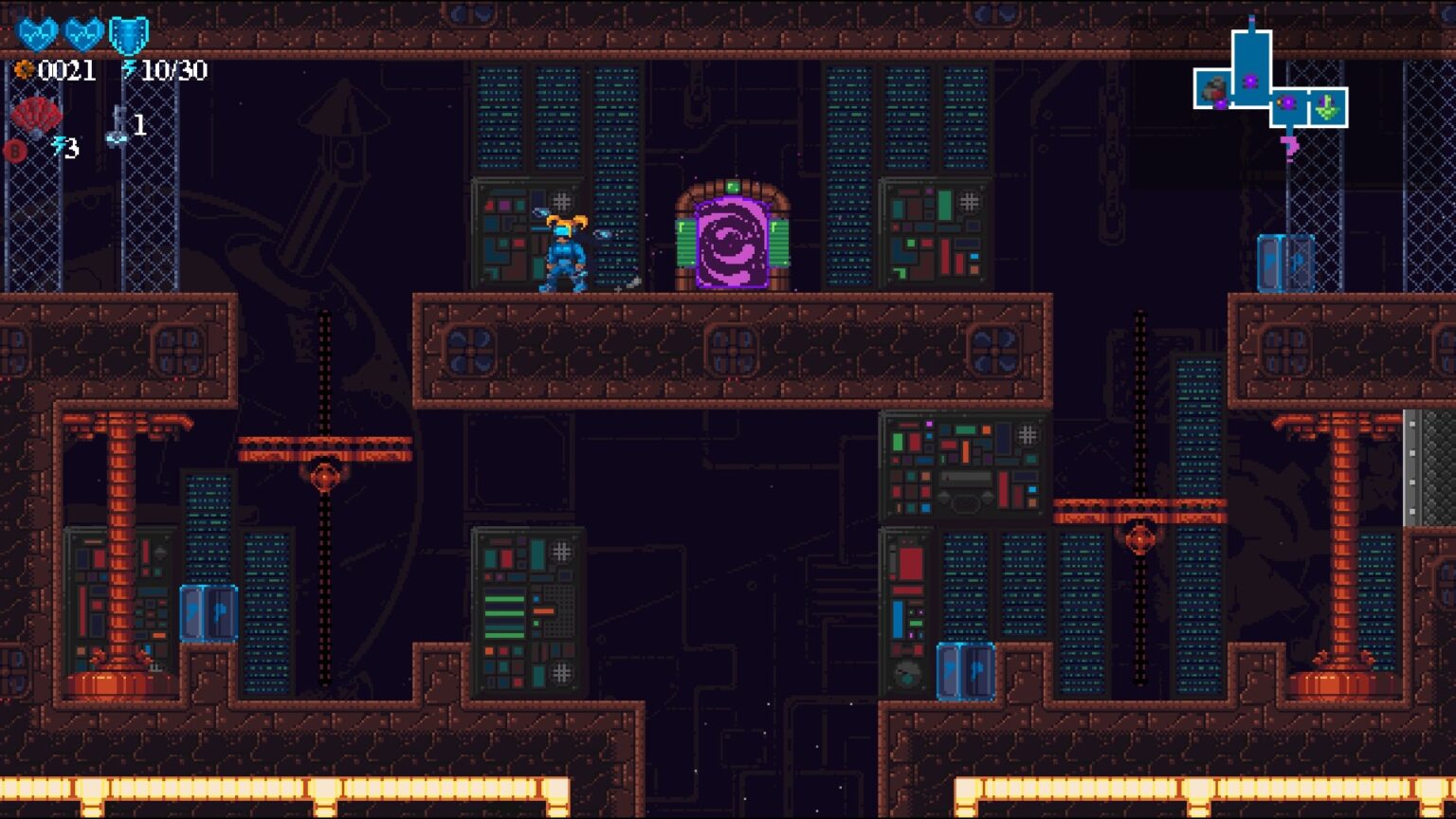Open the minimap's tall central room
The image size is (1456, 819).
[1250, 64]
